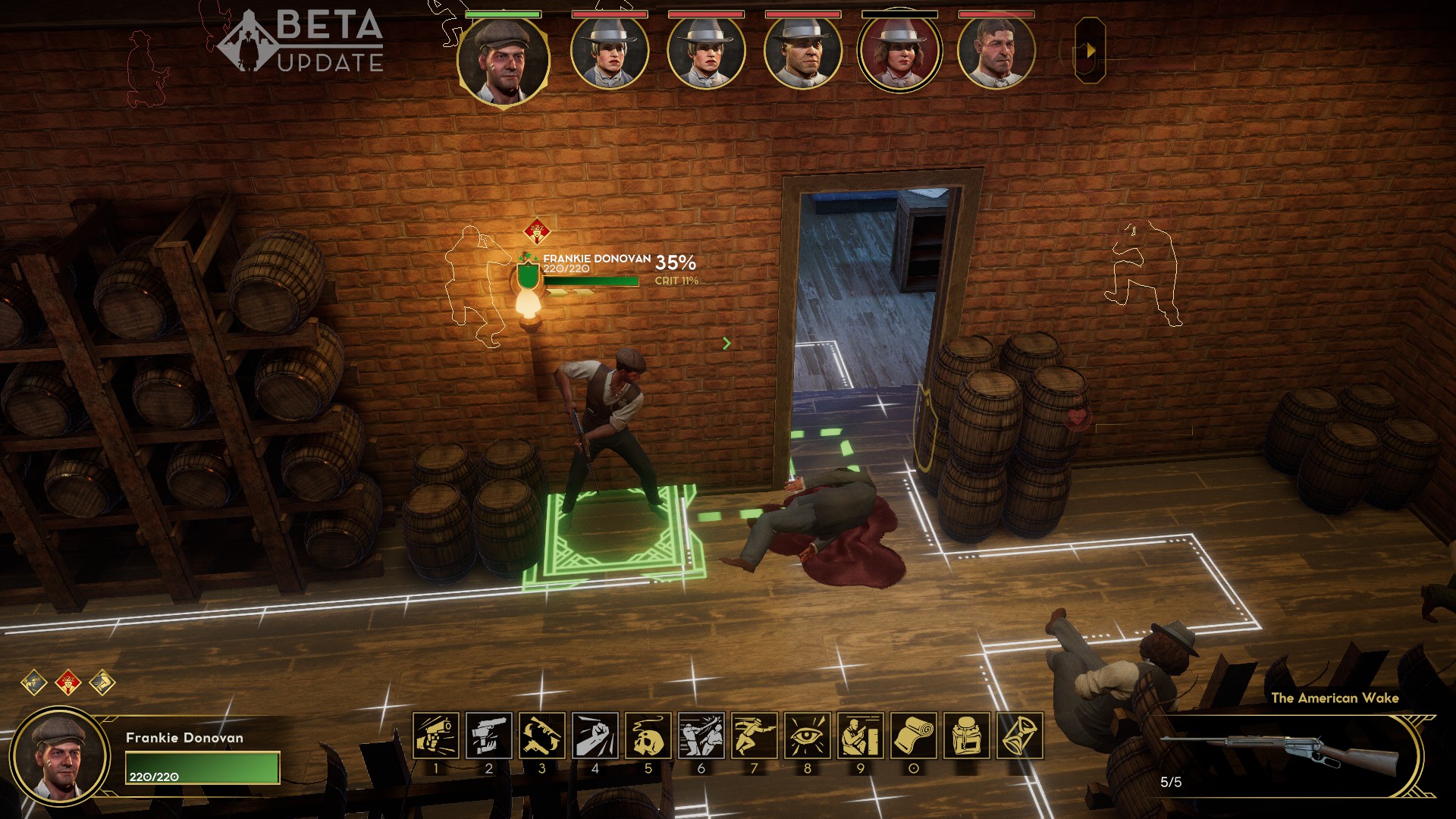Select Frankie Donovan's turn order portrait

point(503,58)
